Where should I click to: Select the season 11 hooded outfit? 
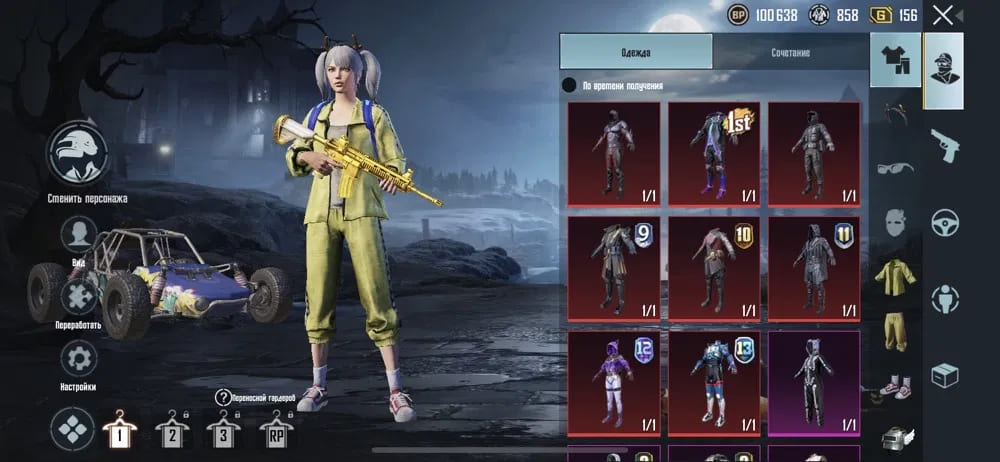coord(813,268)
